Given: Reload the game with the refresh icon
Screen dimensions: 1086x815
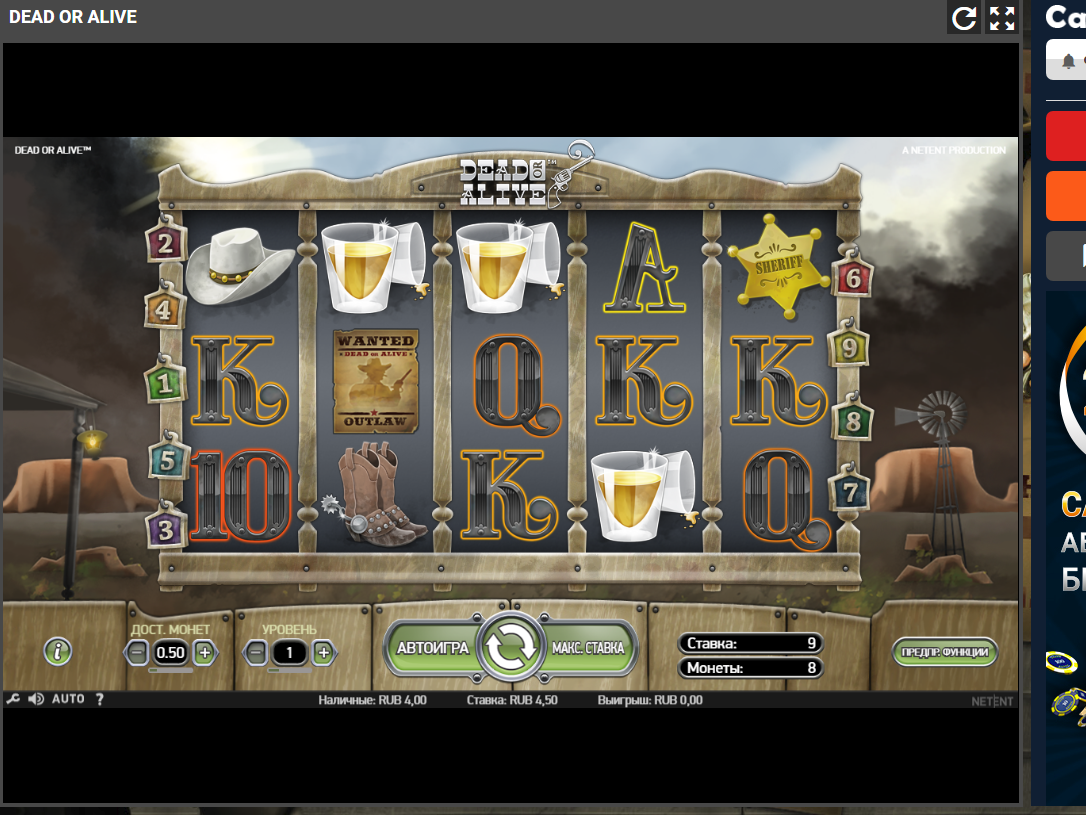Looking at the screenshot, I should pyautogui.click(x=964, y=18).
